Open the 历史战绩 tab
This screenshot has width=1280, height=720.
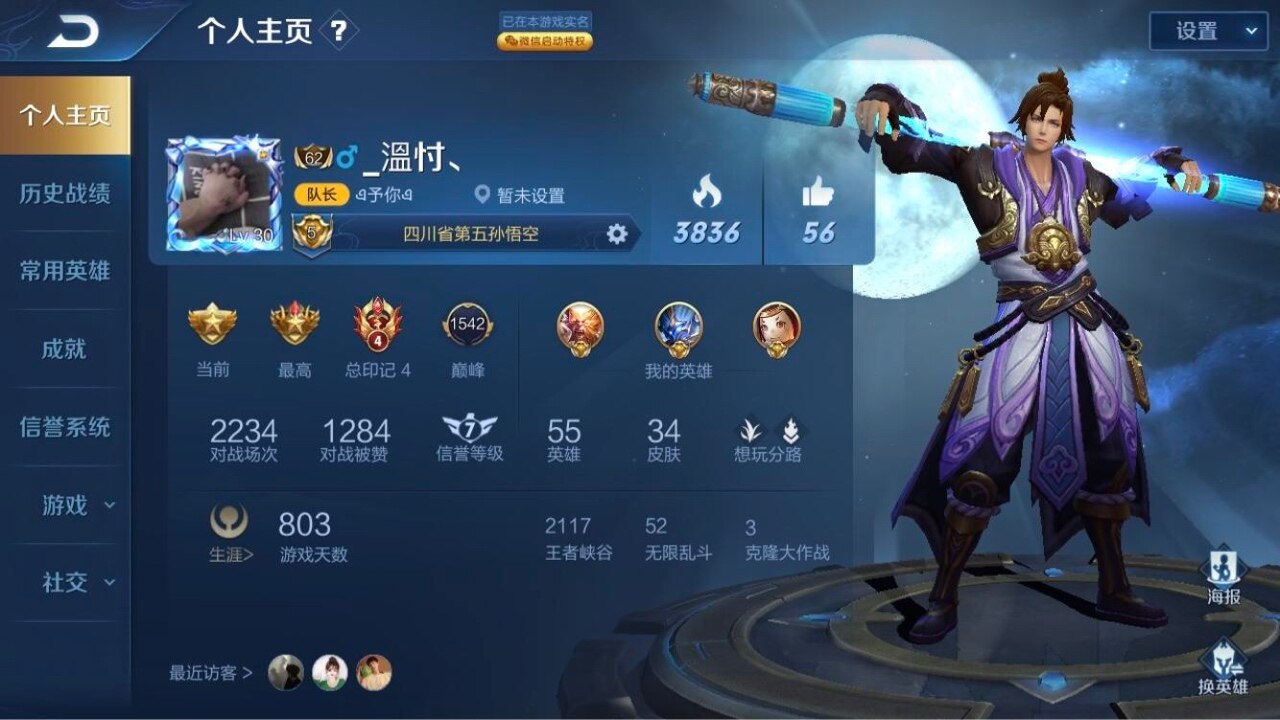pos(65,193)
